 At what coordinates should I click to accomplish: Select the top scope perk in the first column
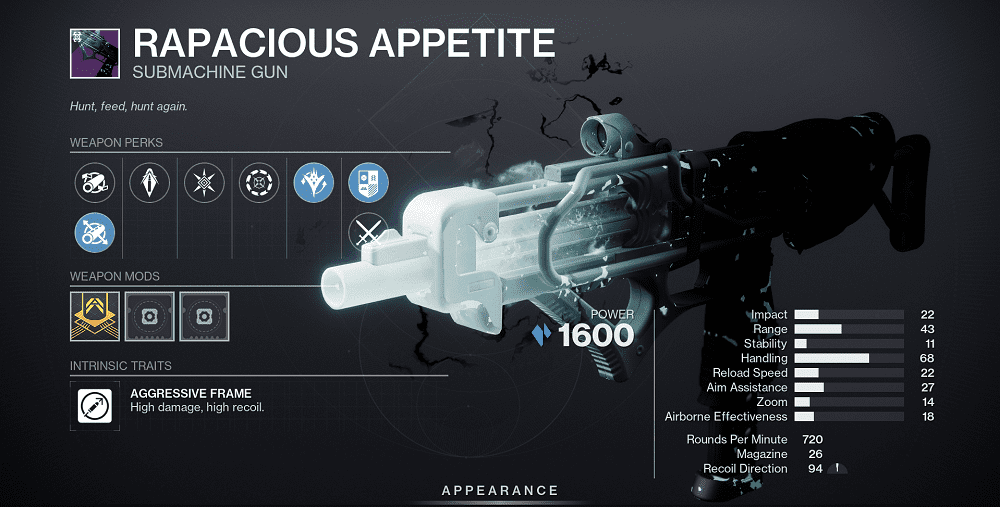click(95, 182)
